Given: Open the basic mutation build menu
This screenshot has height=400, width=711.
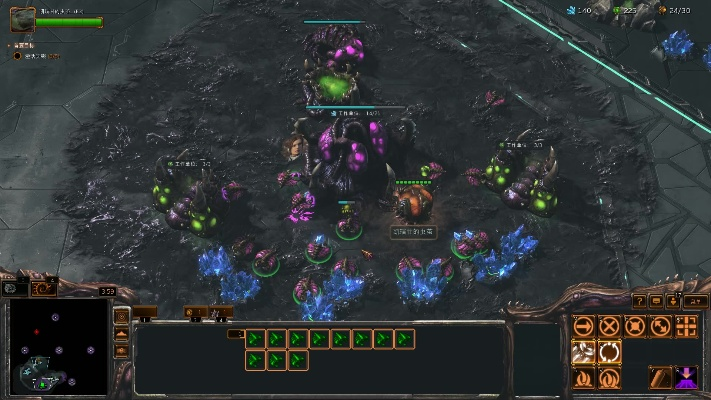Looking at the screenshot, I should (x=583, y=378).
